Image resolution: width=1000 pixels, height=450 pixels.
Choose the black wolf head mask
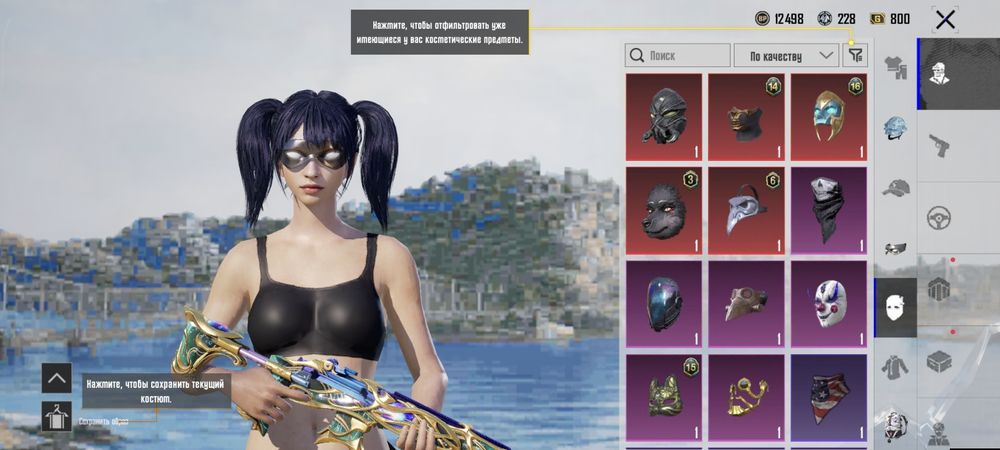click(x=664, y=210)
